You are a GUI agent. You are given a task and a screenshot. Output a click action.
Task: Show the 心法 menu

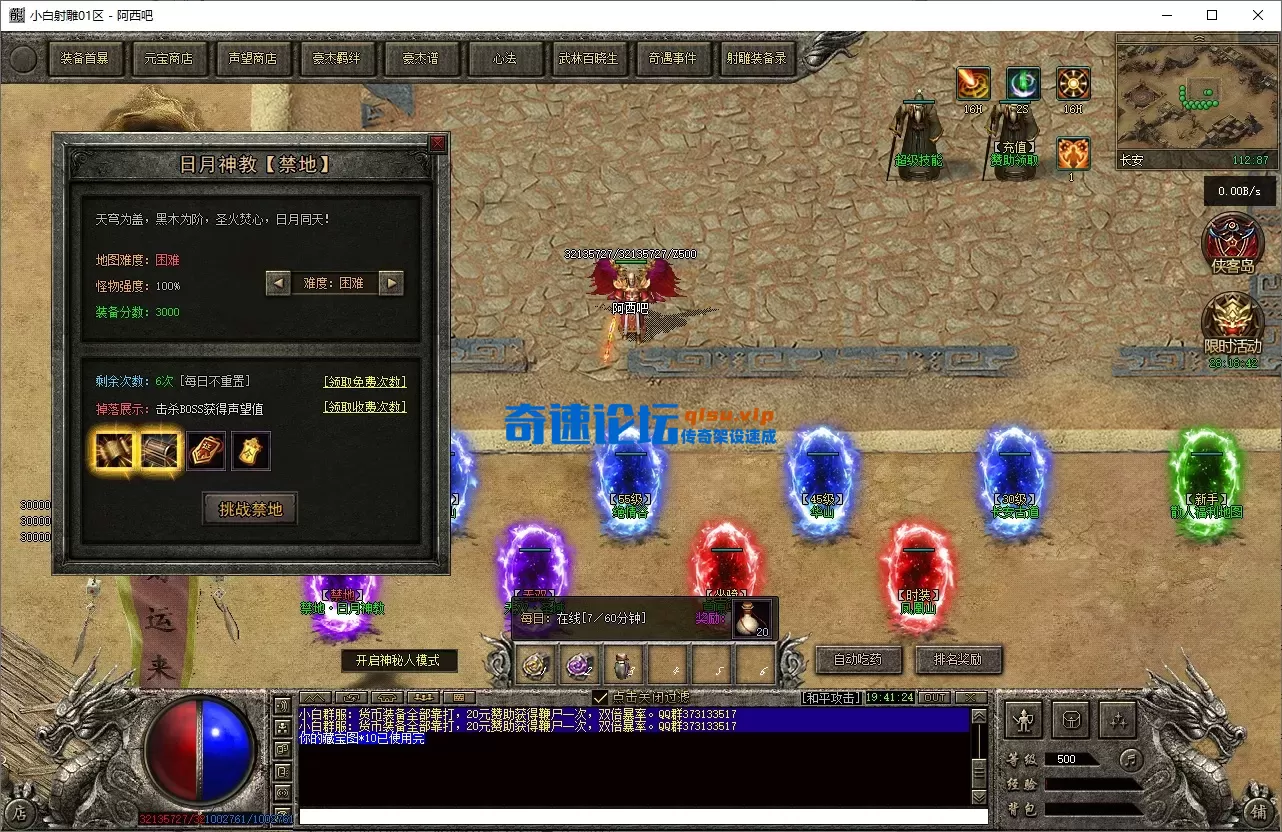coord(504,58)
